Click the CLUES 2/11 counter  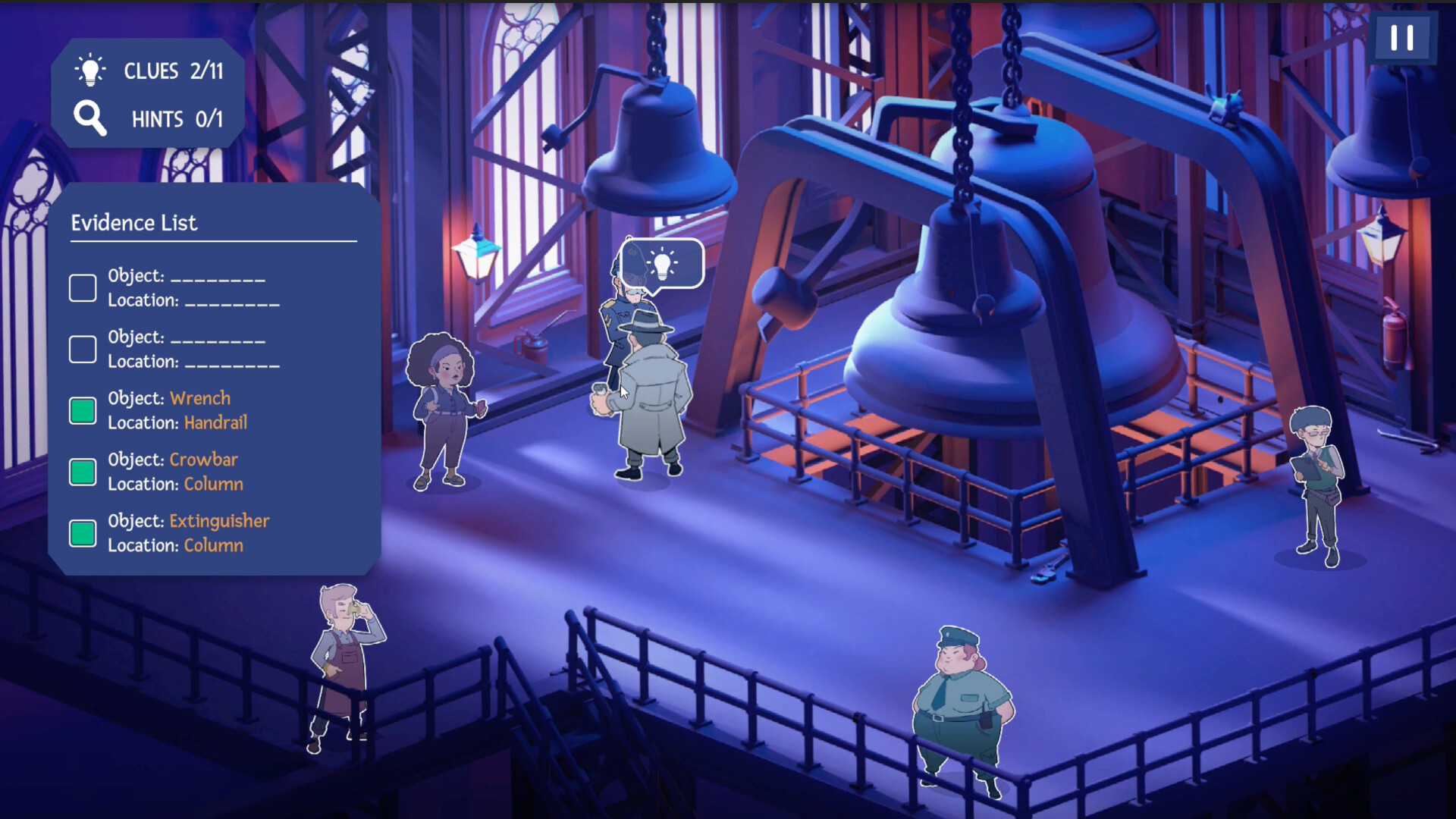point(173,70)
